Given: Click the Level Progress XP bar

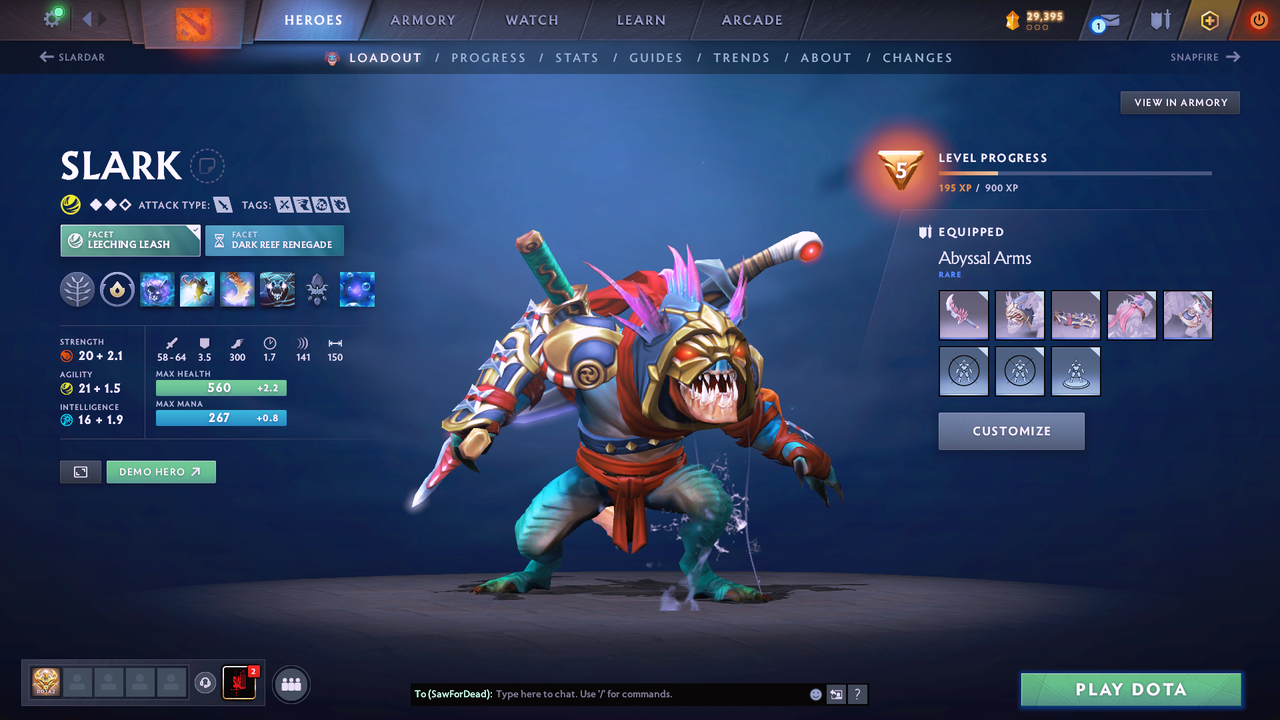Looking at the screenshot, I should tap(1075, 172).
